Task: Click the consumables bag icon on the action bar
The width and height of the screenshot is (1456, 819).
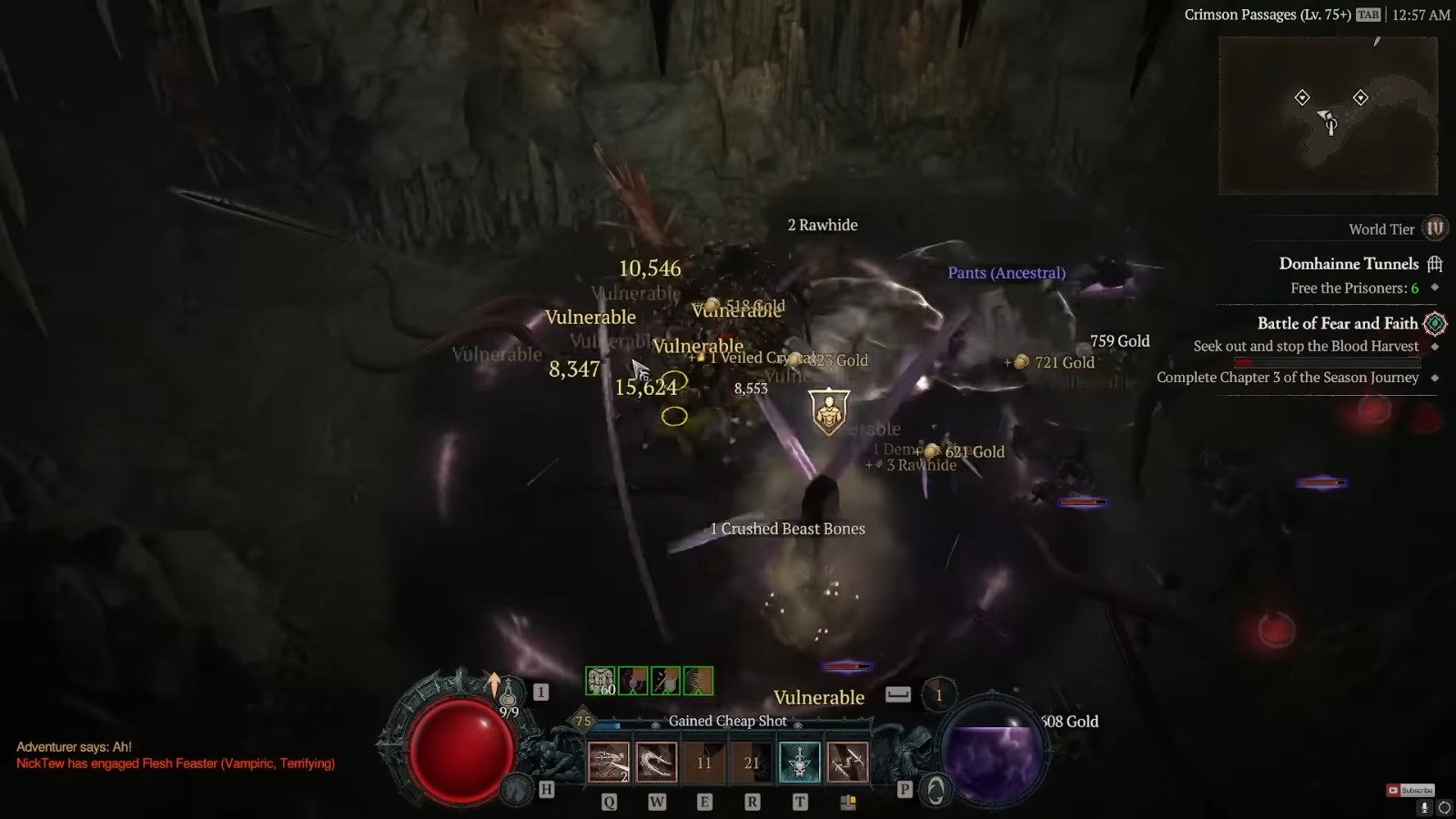Action: point(848,801)
